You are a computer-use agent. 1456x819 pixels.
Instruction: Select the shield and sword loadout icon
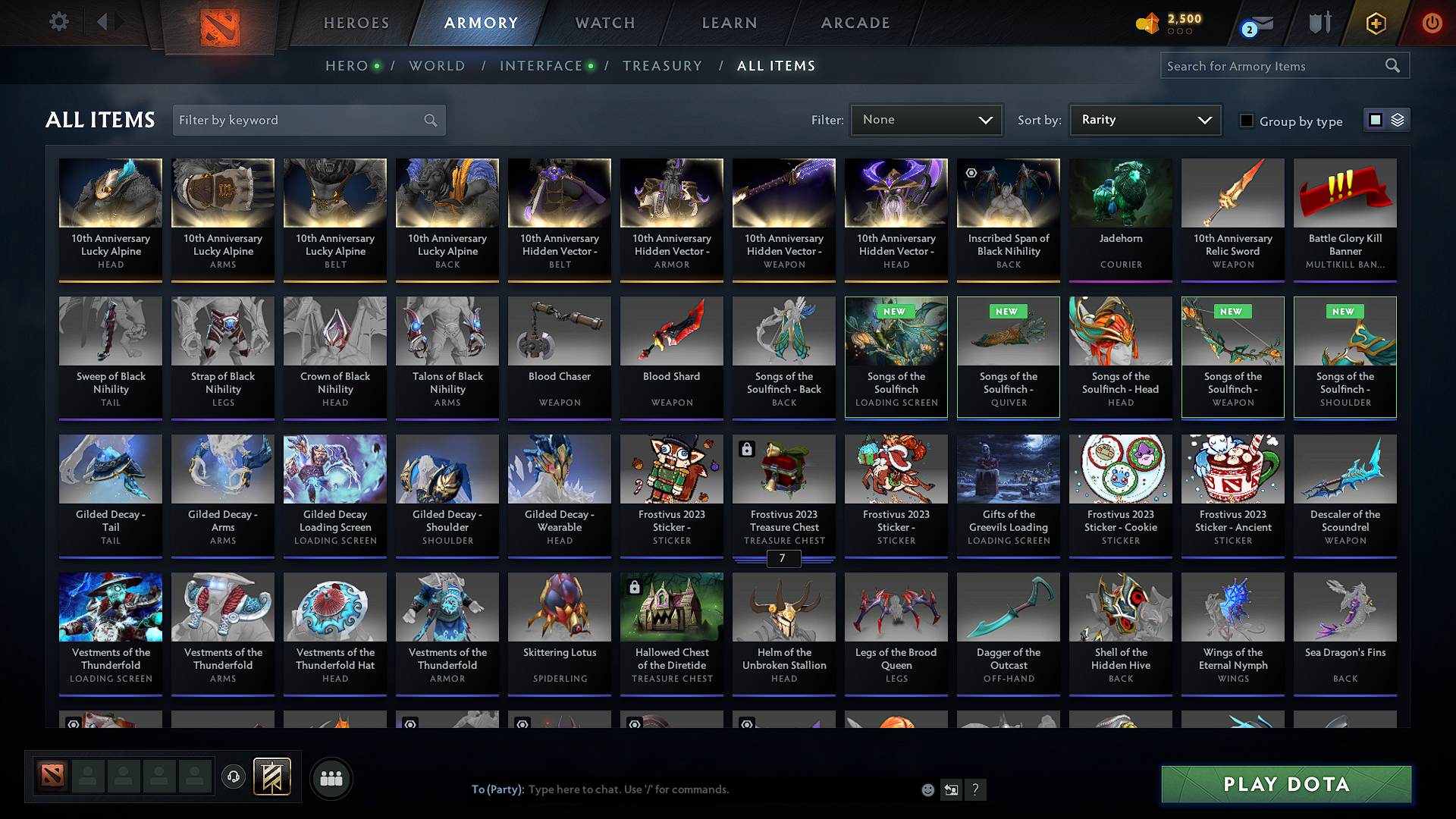click(1319, 23)
